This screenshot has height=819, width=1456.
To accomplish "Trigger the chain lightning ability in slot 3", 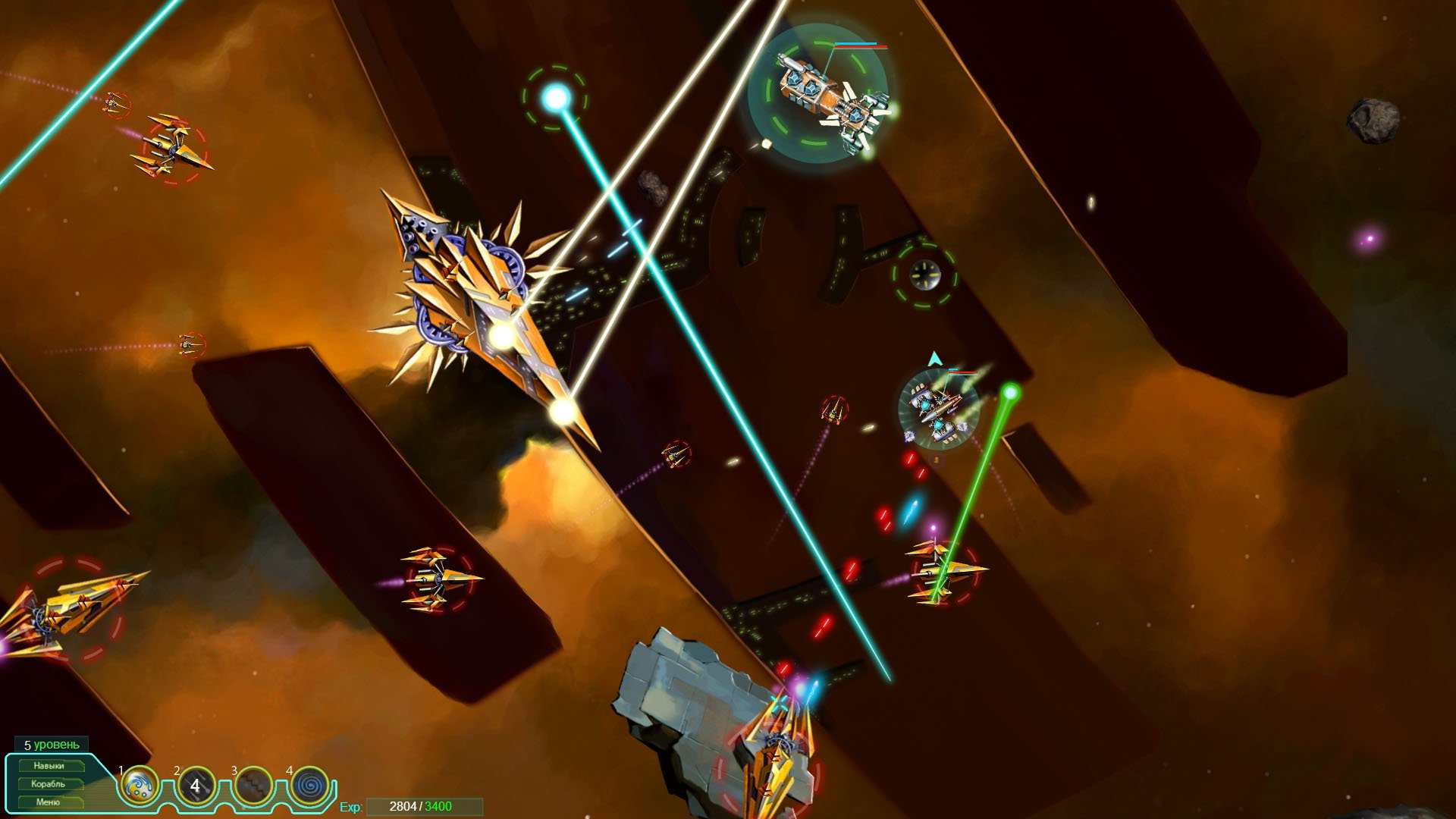I will coord(251,786).
